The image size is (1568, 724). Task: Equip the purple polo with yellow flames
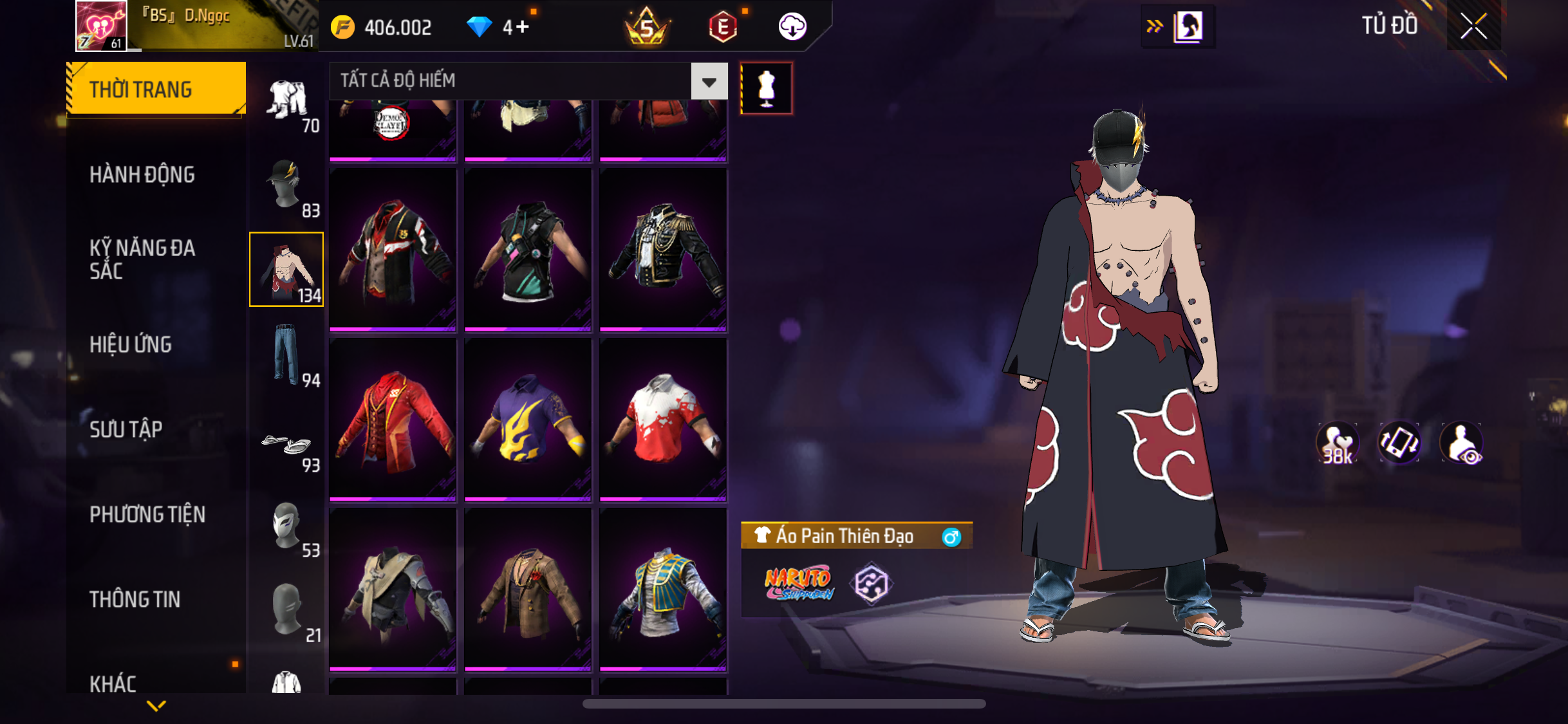[x=528, y=419]
